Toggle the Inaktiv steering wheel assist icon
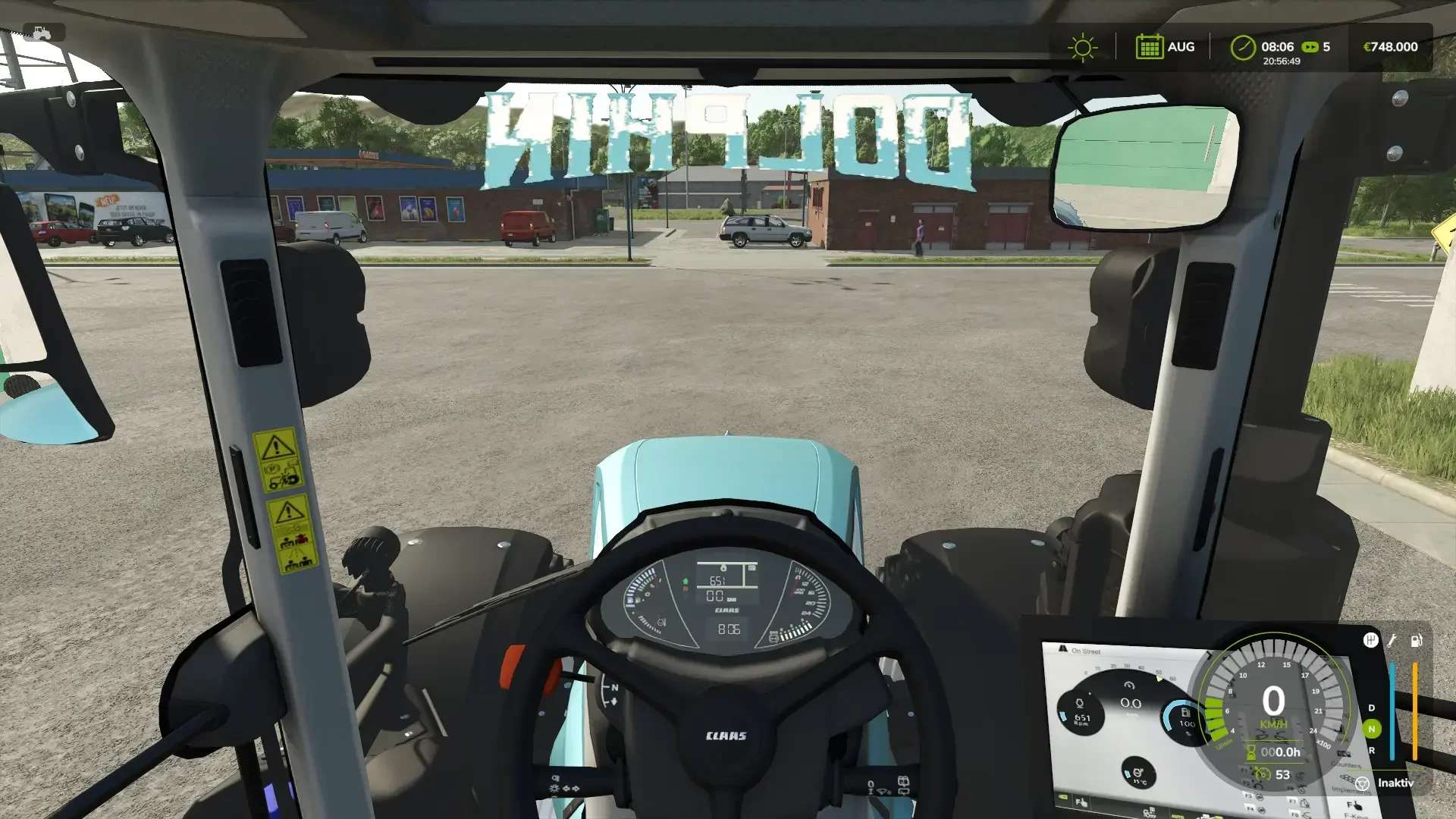The width and height of the screenshot is (1456, 819). 1362,783
